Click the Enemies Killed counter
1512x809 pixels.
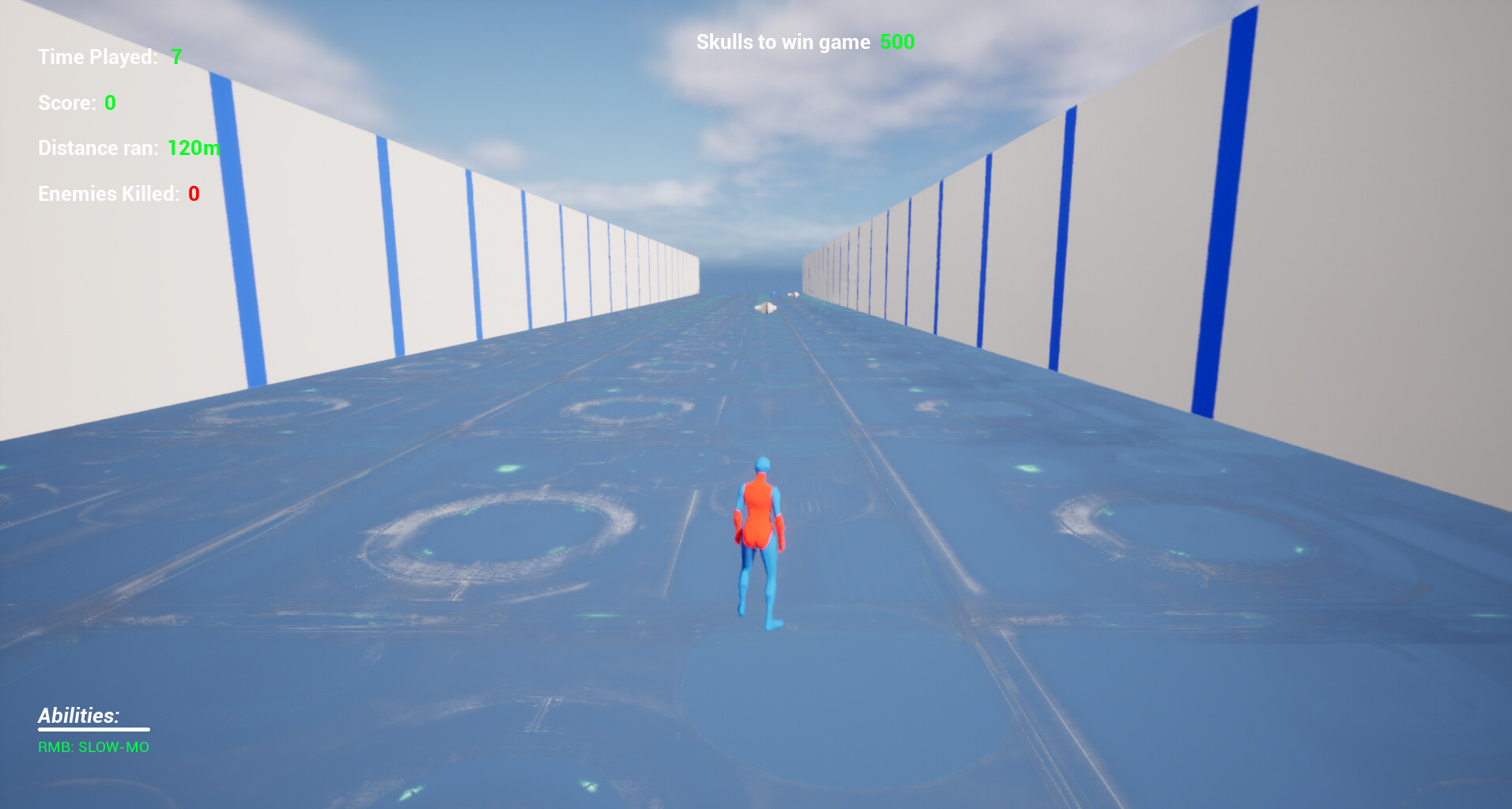116,192
